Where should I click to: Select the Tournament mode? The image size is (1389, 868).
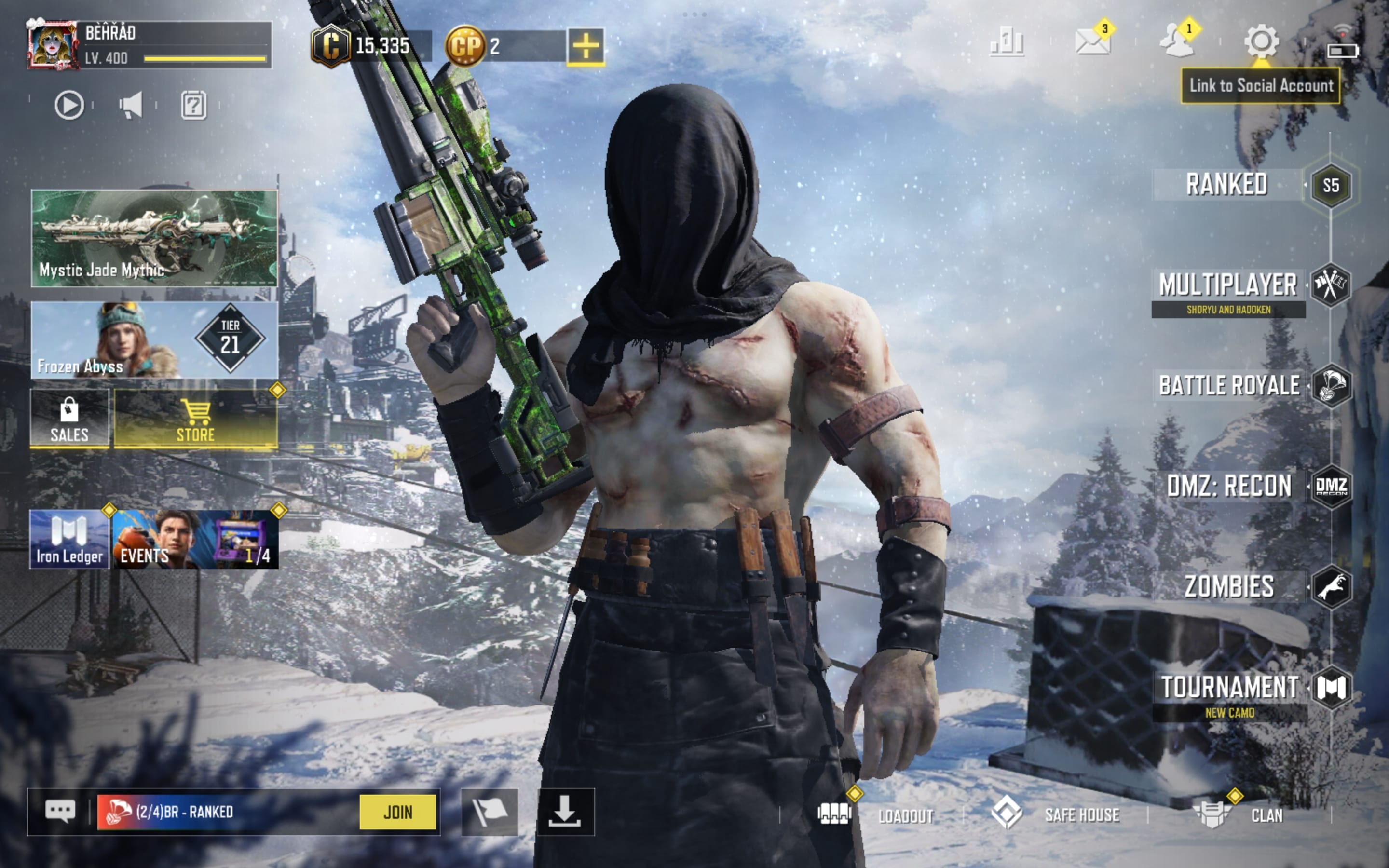1229,688
